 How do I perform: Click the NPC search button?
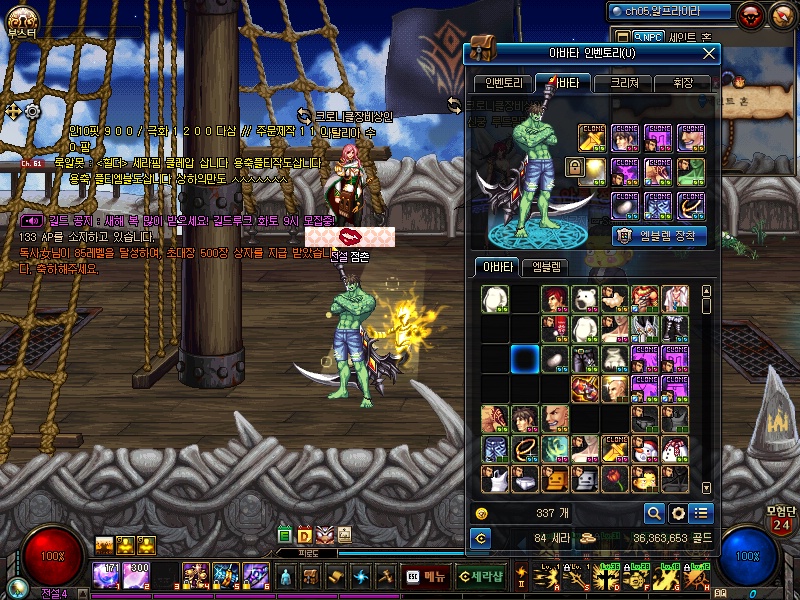(649, 36)
